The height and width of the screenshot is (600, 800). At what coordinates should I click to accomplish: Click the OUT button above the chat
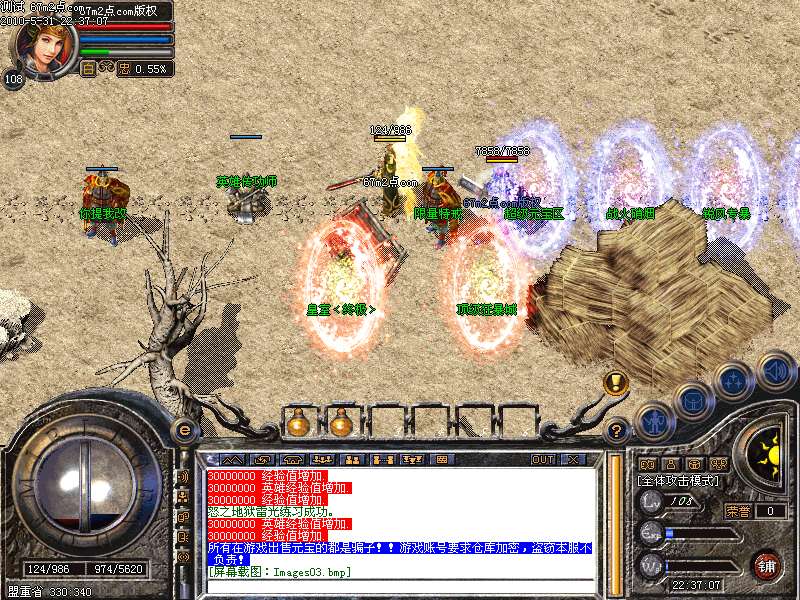tap(543, 459)
